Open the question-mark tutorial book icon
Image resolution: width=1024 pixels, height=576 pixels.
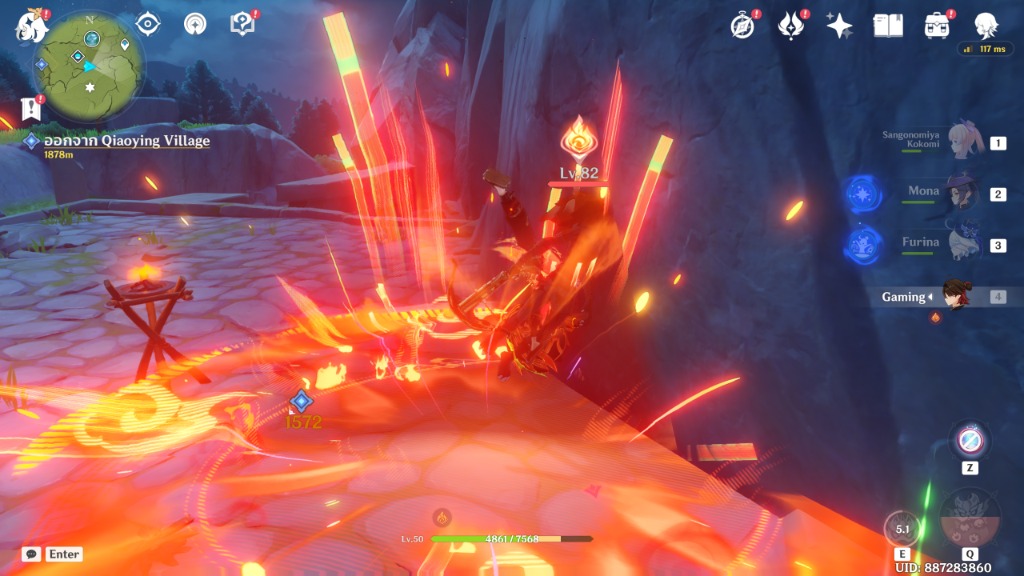[243, 24]
